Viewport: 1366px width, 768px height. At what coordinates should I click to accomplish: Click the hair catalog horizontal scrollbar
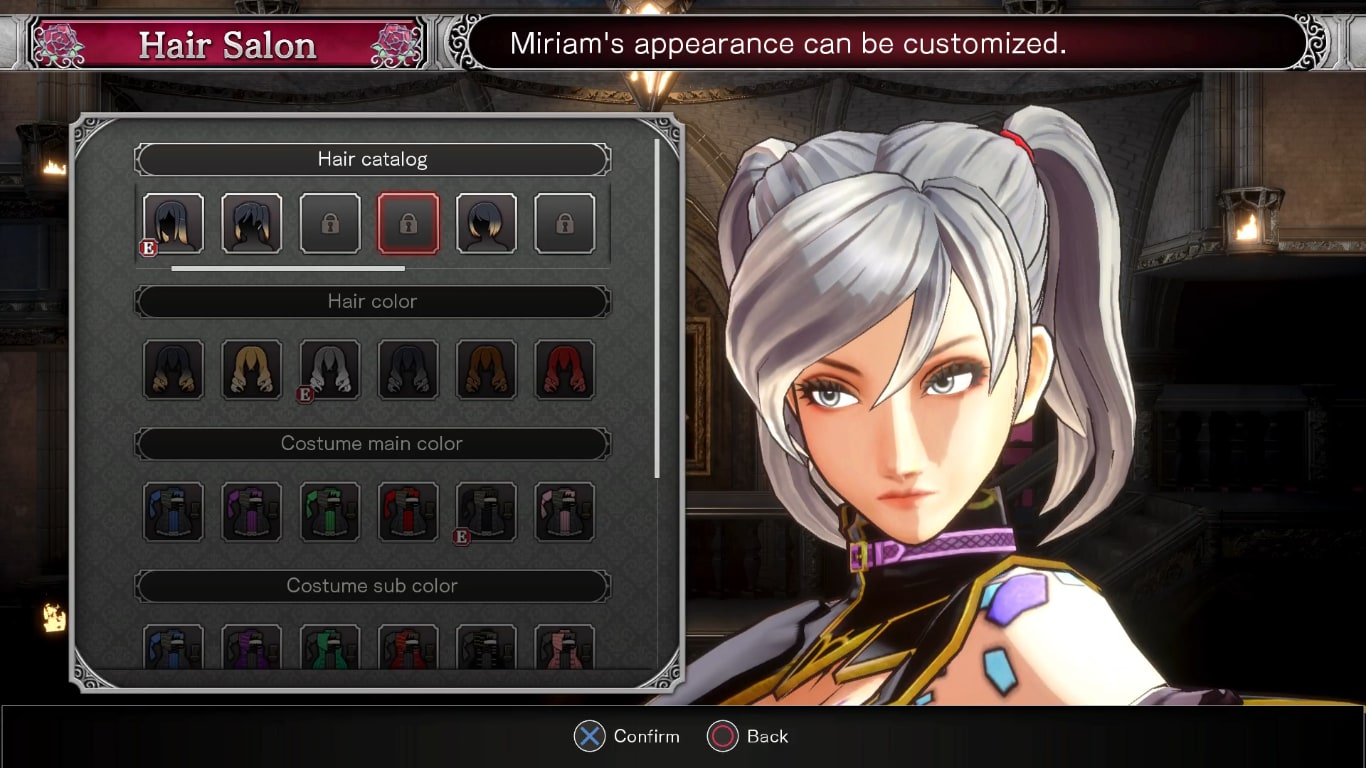[x=288, y=268]
